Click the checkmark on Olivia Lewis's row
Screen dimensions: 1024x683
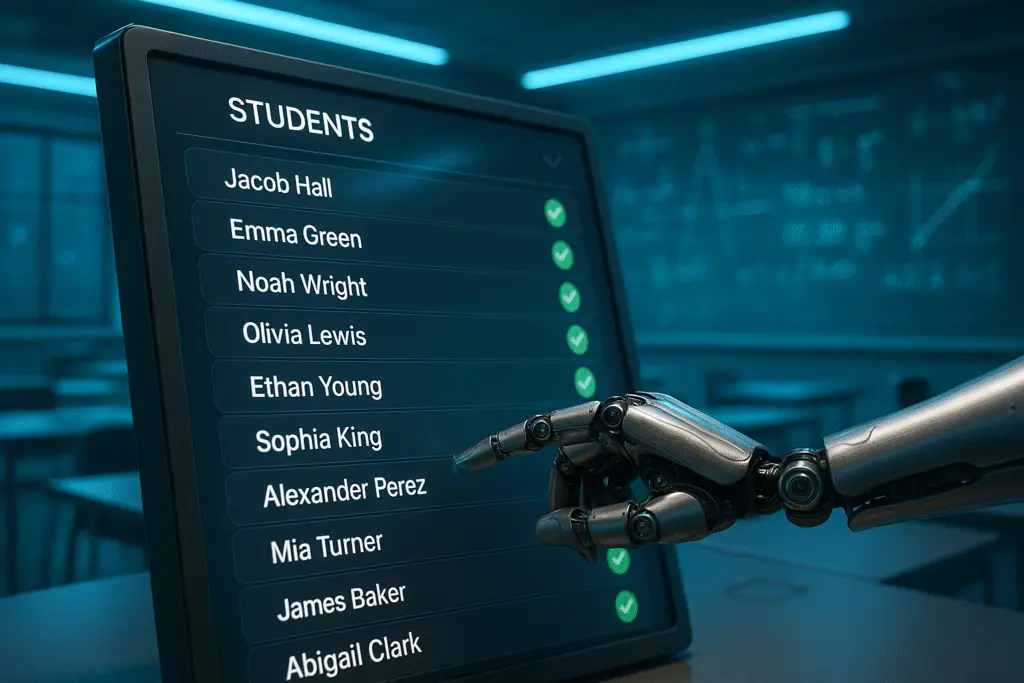[x=577, y=339]
